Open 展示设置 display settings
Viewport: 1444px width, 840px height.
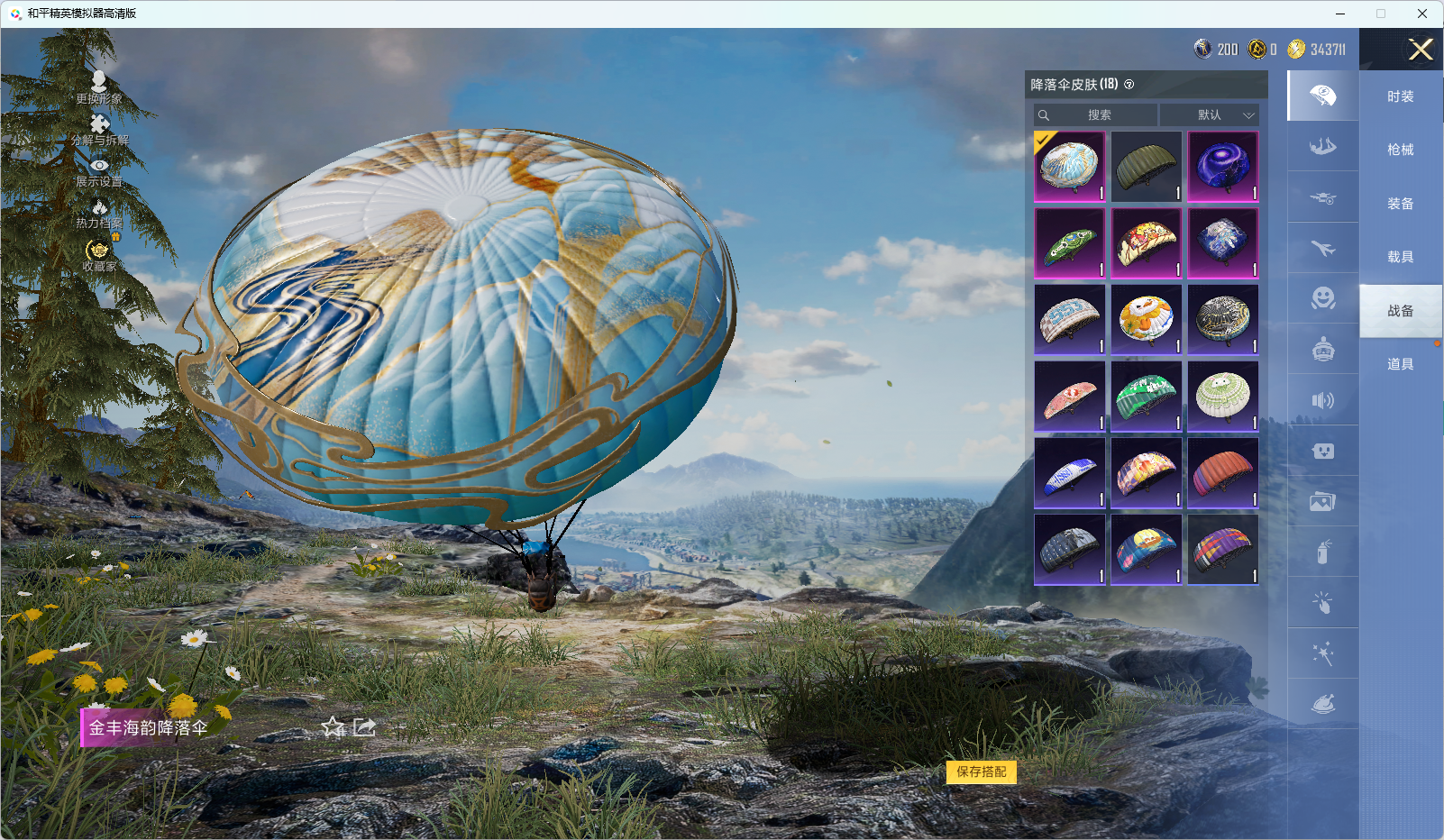[99, 171]
